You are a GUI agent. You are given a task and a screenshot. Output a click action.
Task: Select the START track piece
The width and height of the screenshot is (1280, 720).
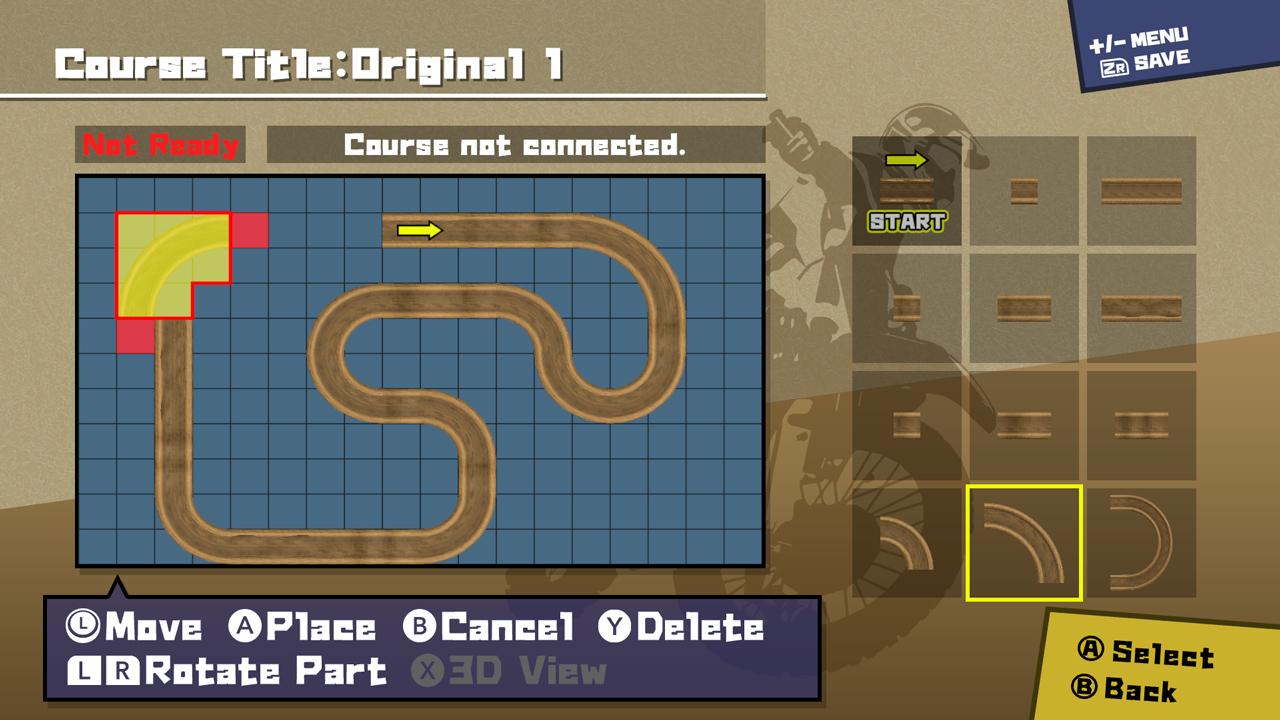[x=906, y=190]
